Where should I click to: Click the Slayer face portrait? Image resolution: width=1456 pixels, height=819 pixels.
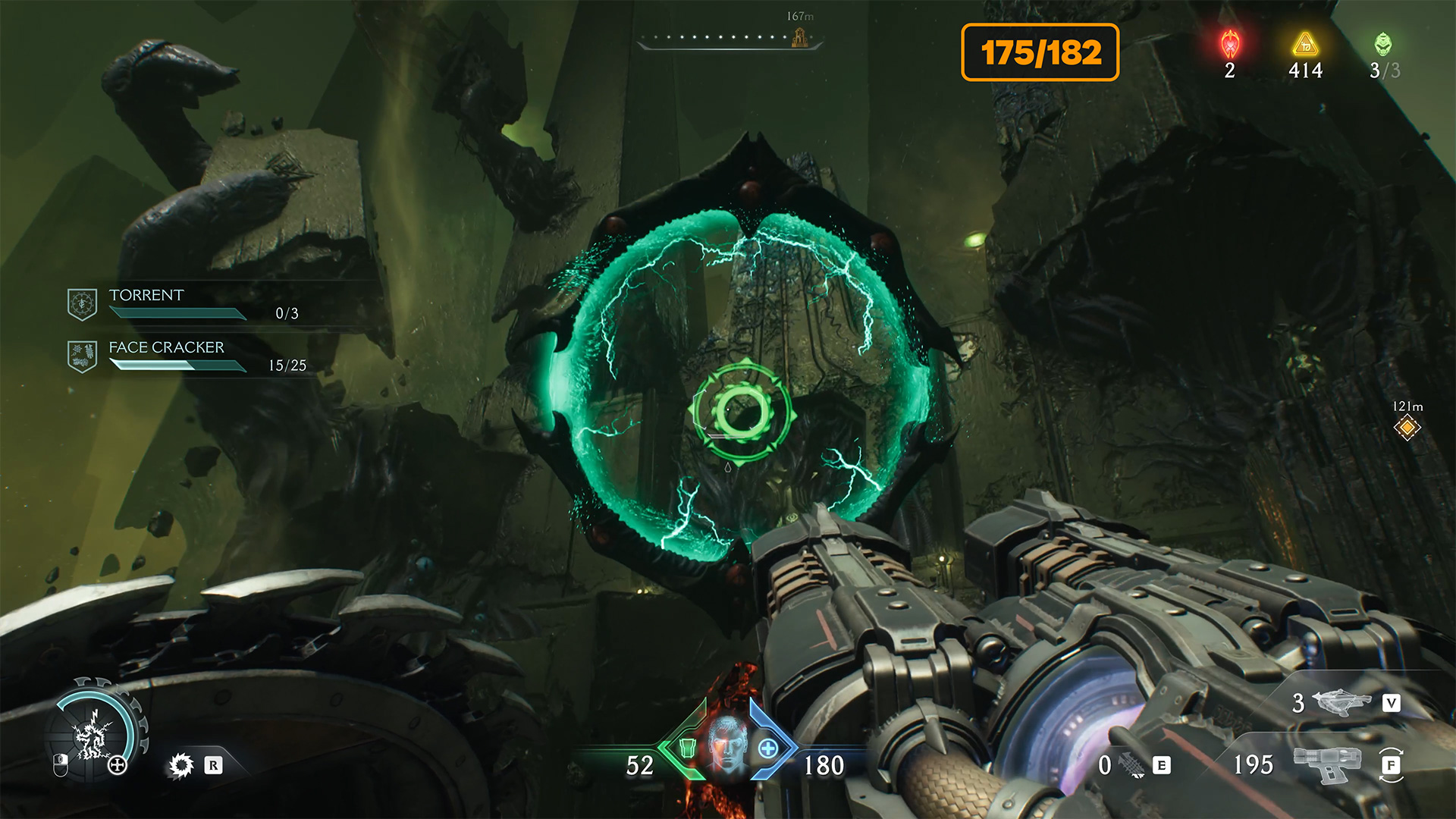727,745
